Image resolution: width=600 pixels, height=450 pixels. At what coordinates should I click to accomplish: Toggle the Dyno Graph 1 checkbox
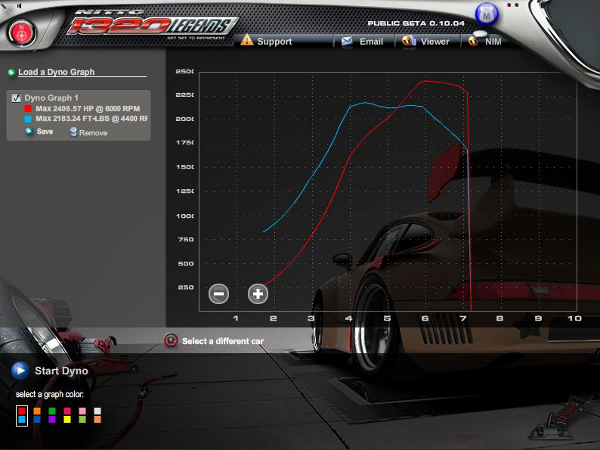(x=16, y=98)
